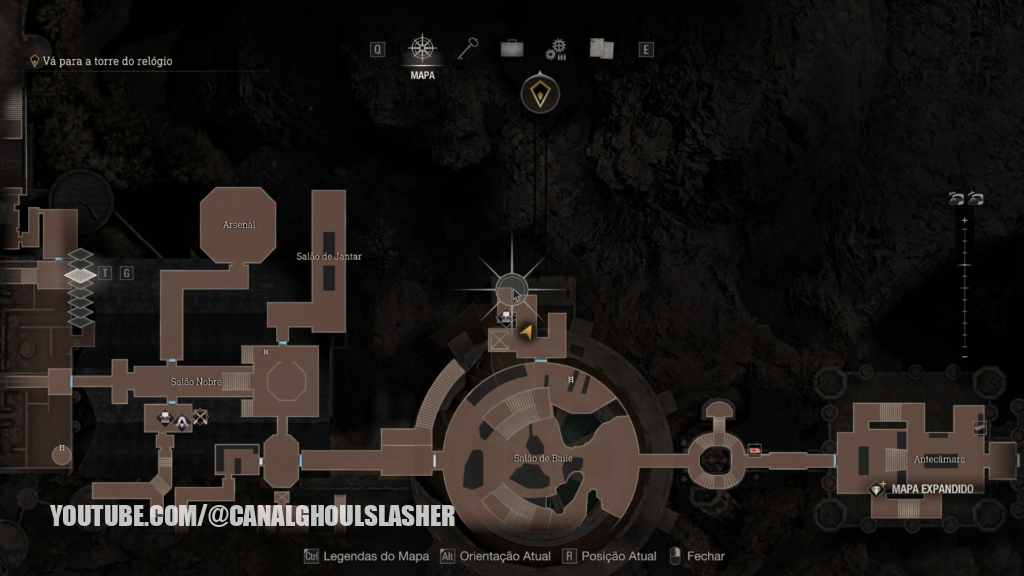1024x576 pixels.
Task: Select the crossed-guns shooting range icon
Action: [x=201, y=419]
